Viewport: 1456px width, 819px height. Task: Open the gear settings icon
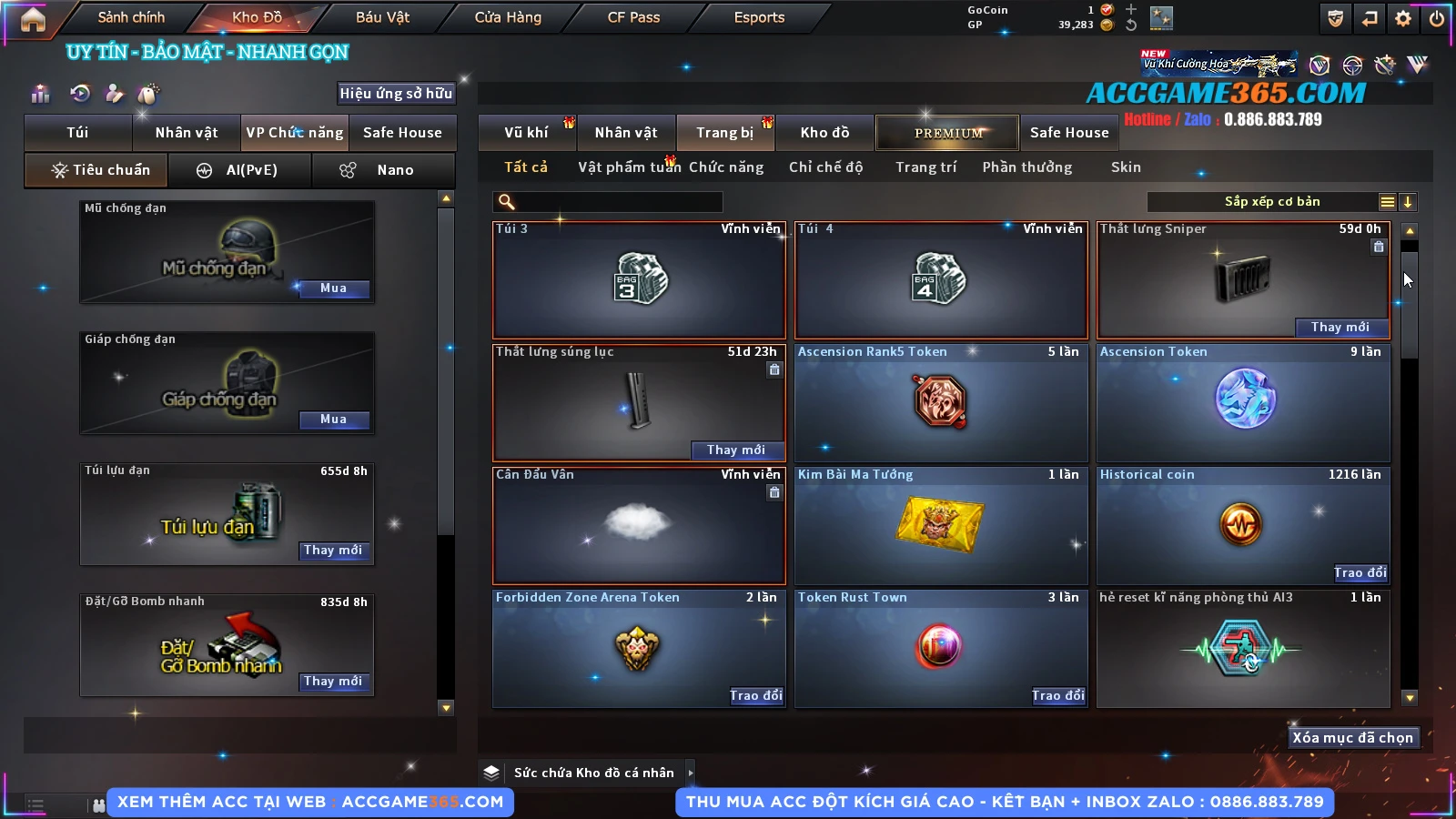1403,18
